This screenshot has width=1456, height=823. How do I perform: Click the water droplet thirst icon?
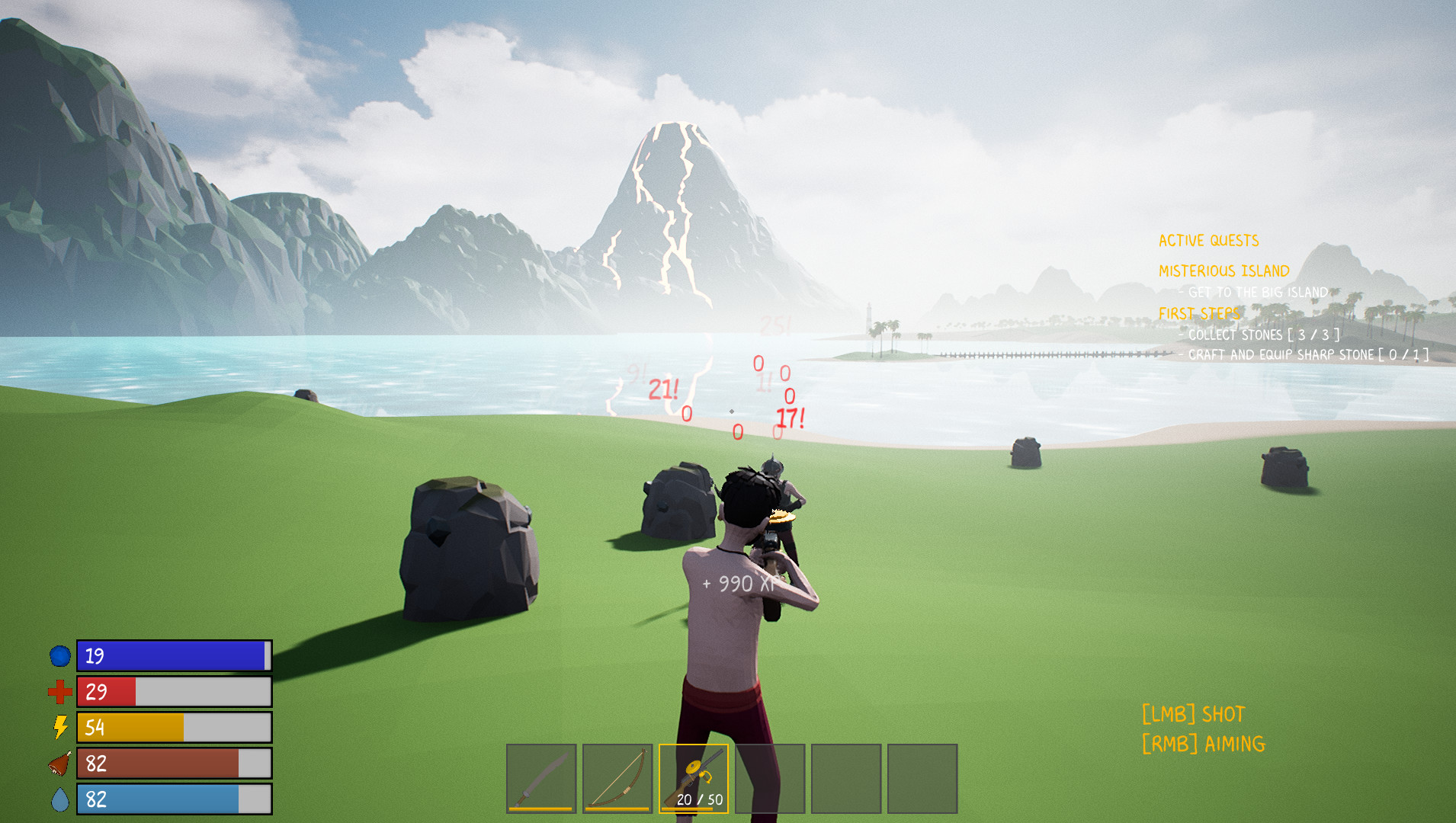[x=59, y=800]
